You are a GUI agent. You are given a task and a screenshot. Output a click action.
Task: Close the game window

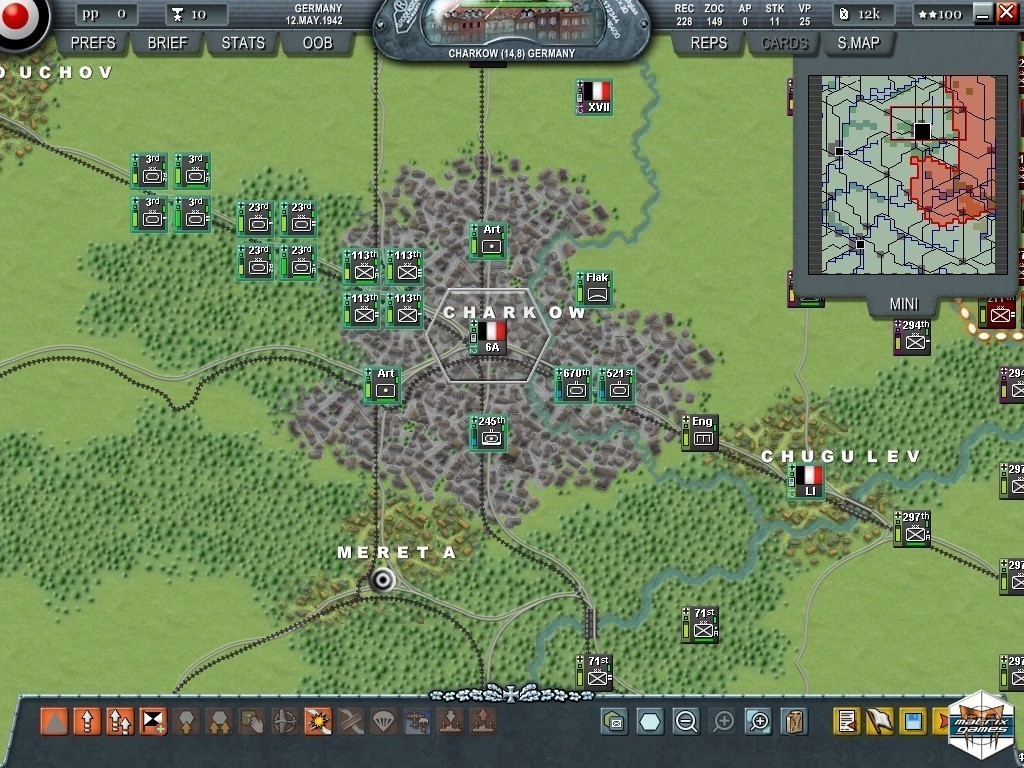point(1007,13)
